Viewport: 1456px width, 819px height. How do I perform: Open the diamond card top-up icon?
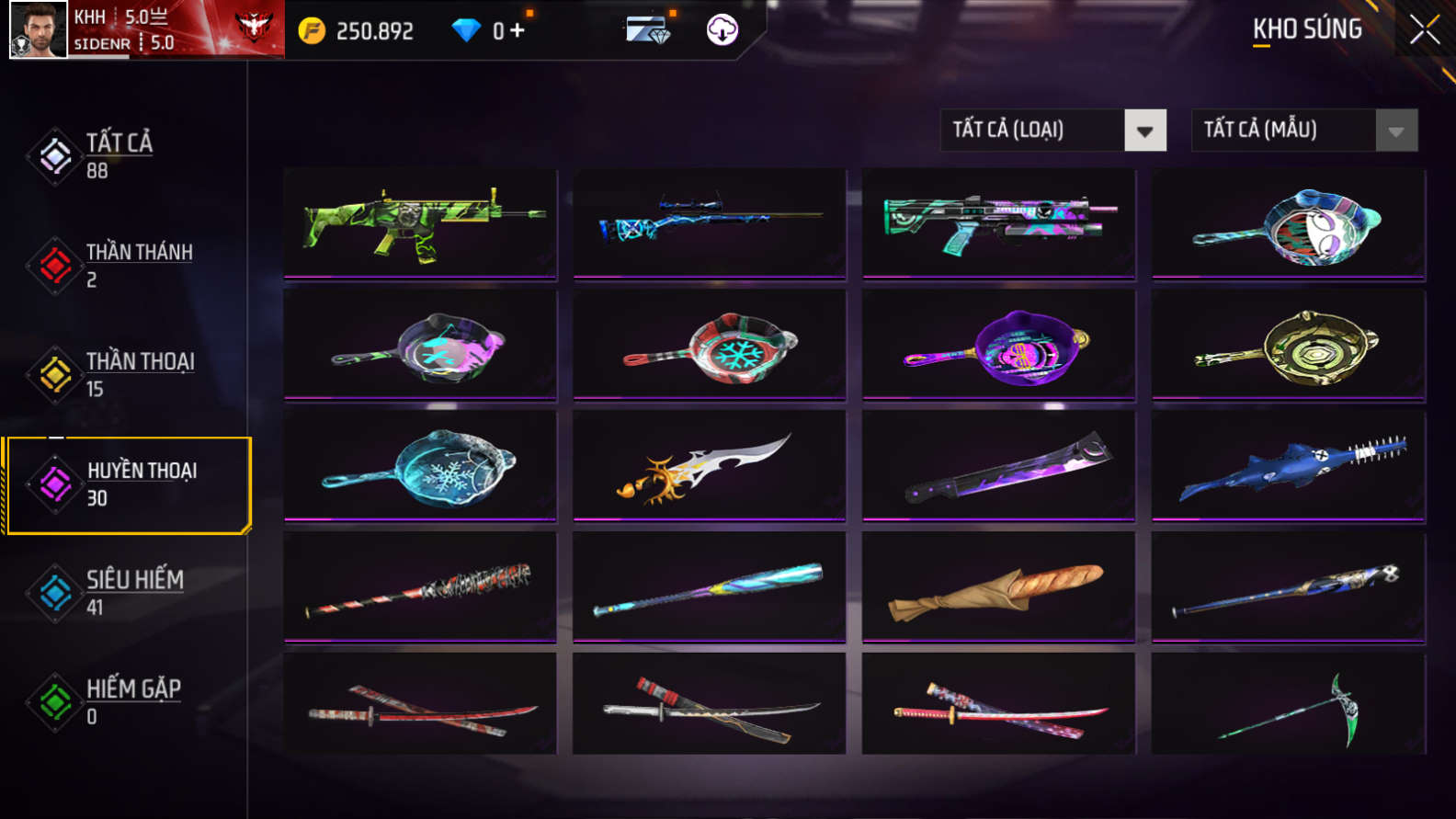[x=648, y=30]
